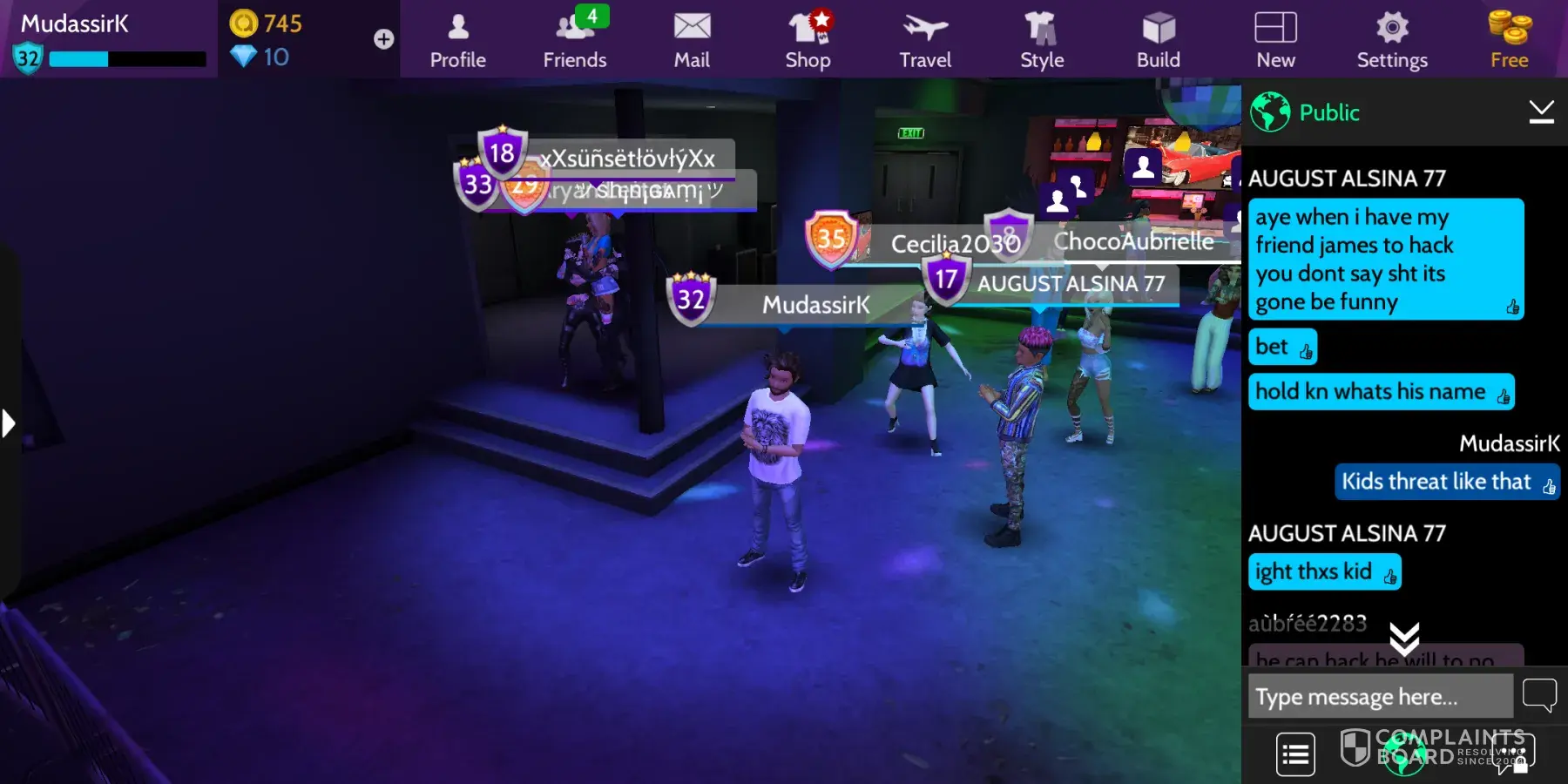The image size is (1568, 784).
Task: Select the green globe public chat tab
Action: point(1404,754)
